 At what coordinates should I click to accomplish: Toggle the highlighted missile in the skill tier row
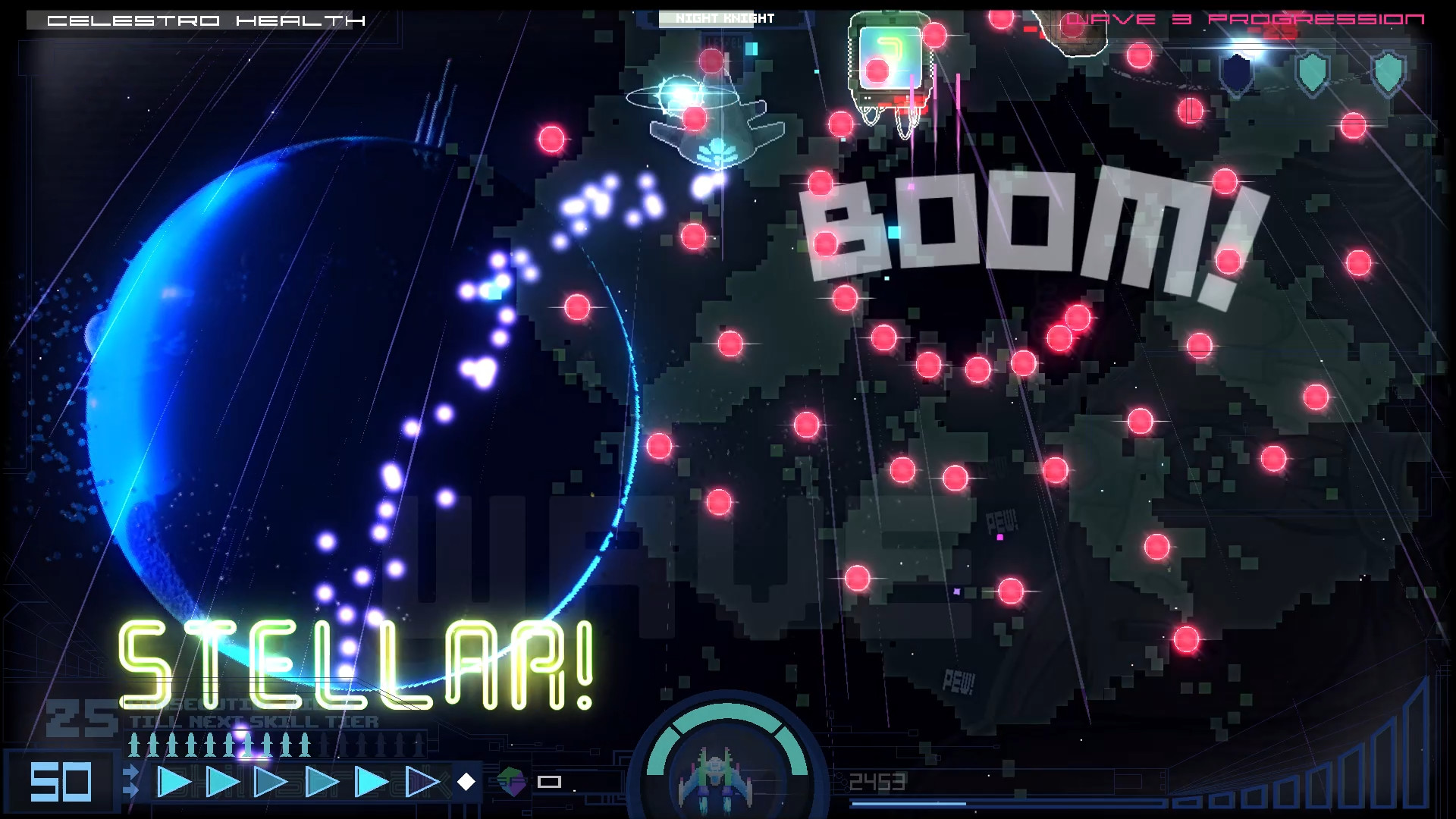pos(246,745)
